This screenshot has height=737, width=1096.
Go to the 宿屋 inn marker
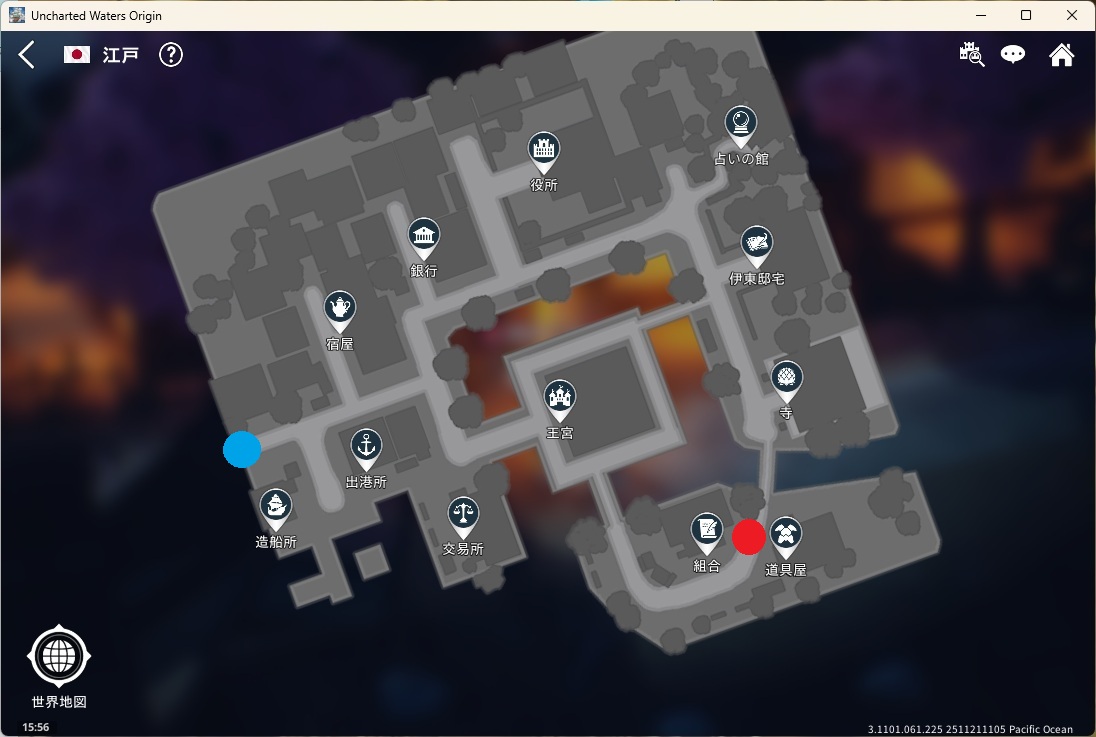(x=340, y=310)
